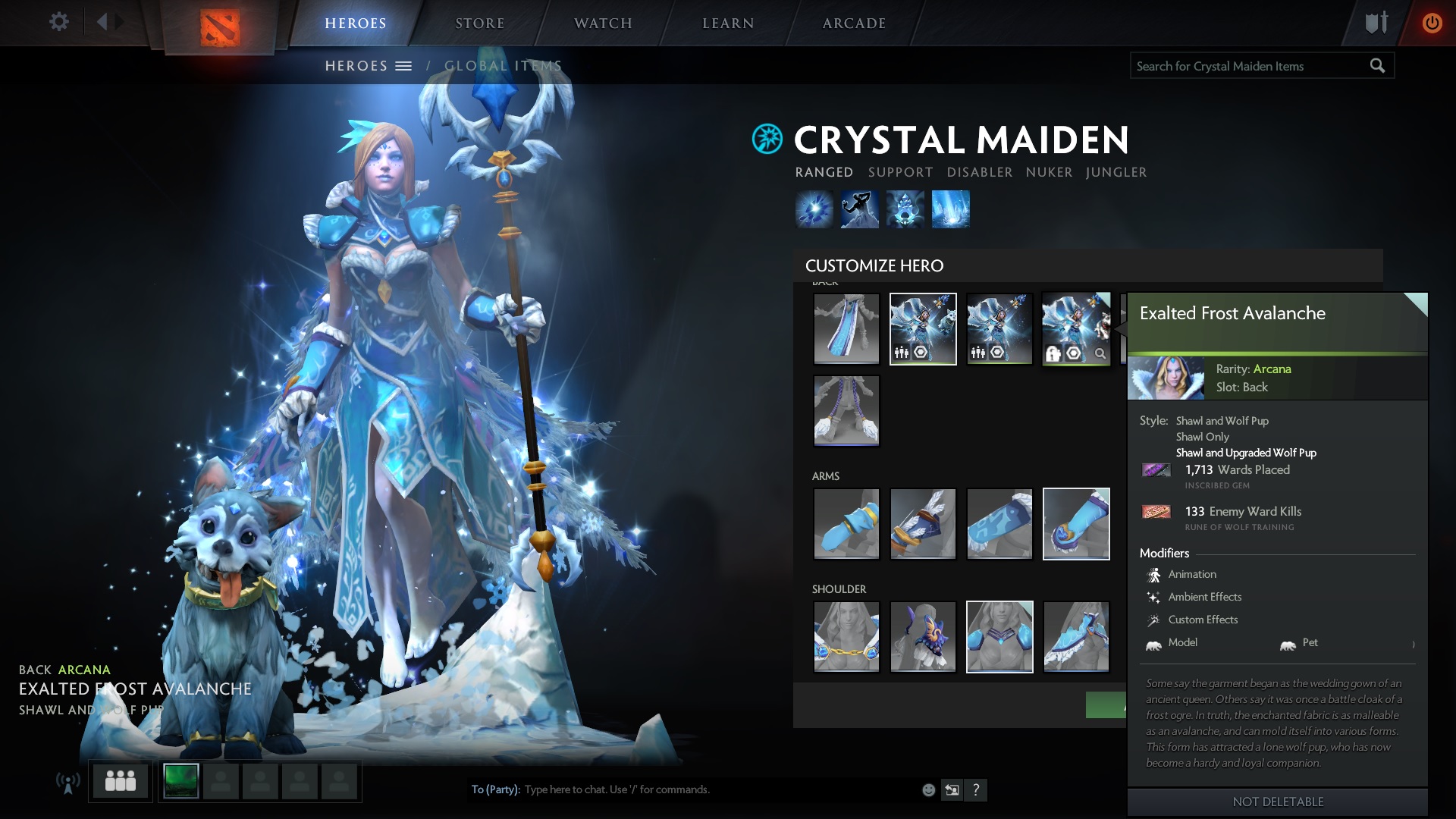Select Crystal Nova ability icon

pyautogui.click(x=814, y=209)
